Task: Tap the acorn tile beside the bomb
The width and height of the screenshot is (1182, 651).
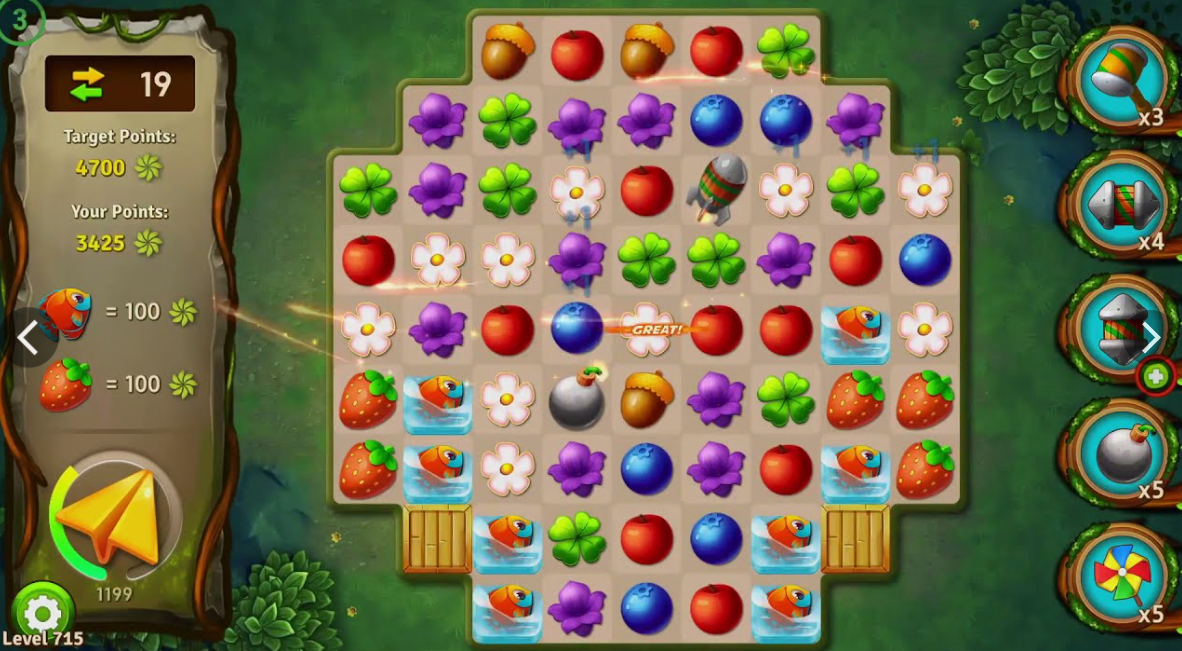Action: click(x=646, y=398)
